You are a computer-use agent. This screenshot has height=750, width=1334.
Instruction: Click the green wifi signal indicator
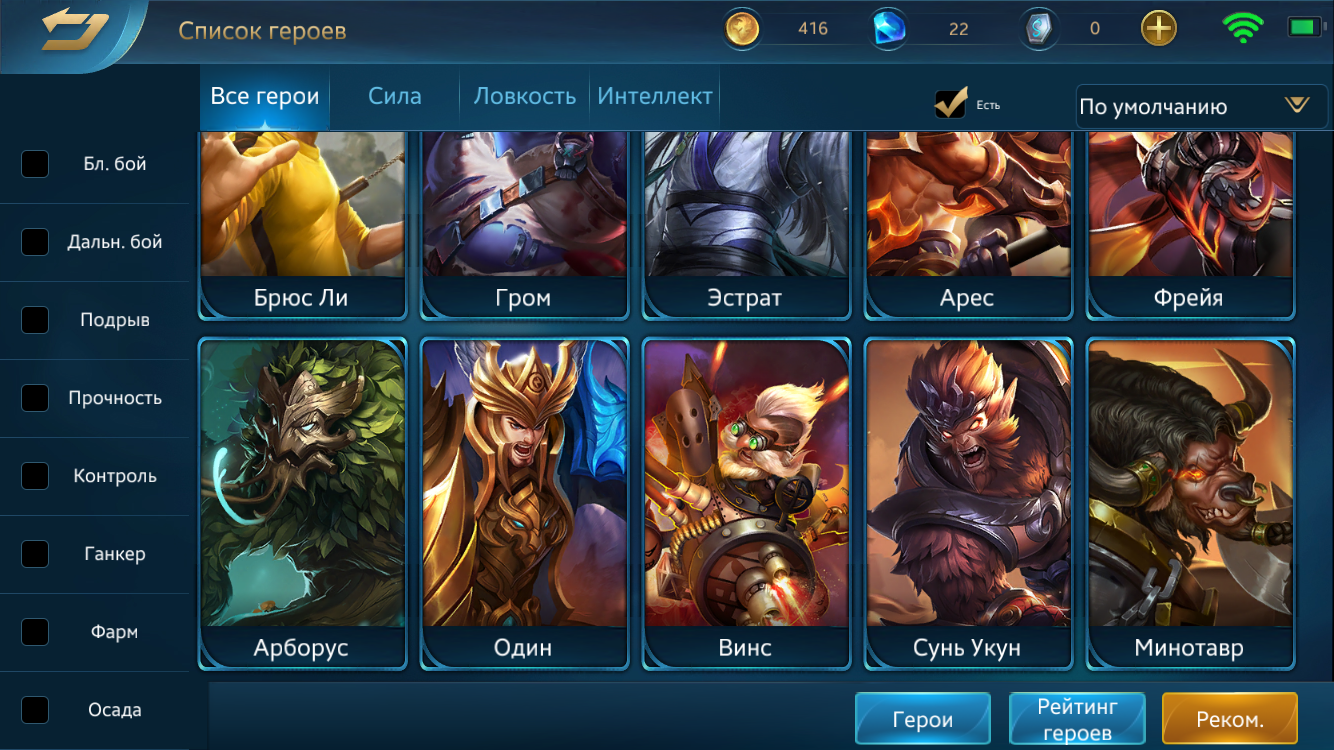pos(1243,28)
